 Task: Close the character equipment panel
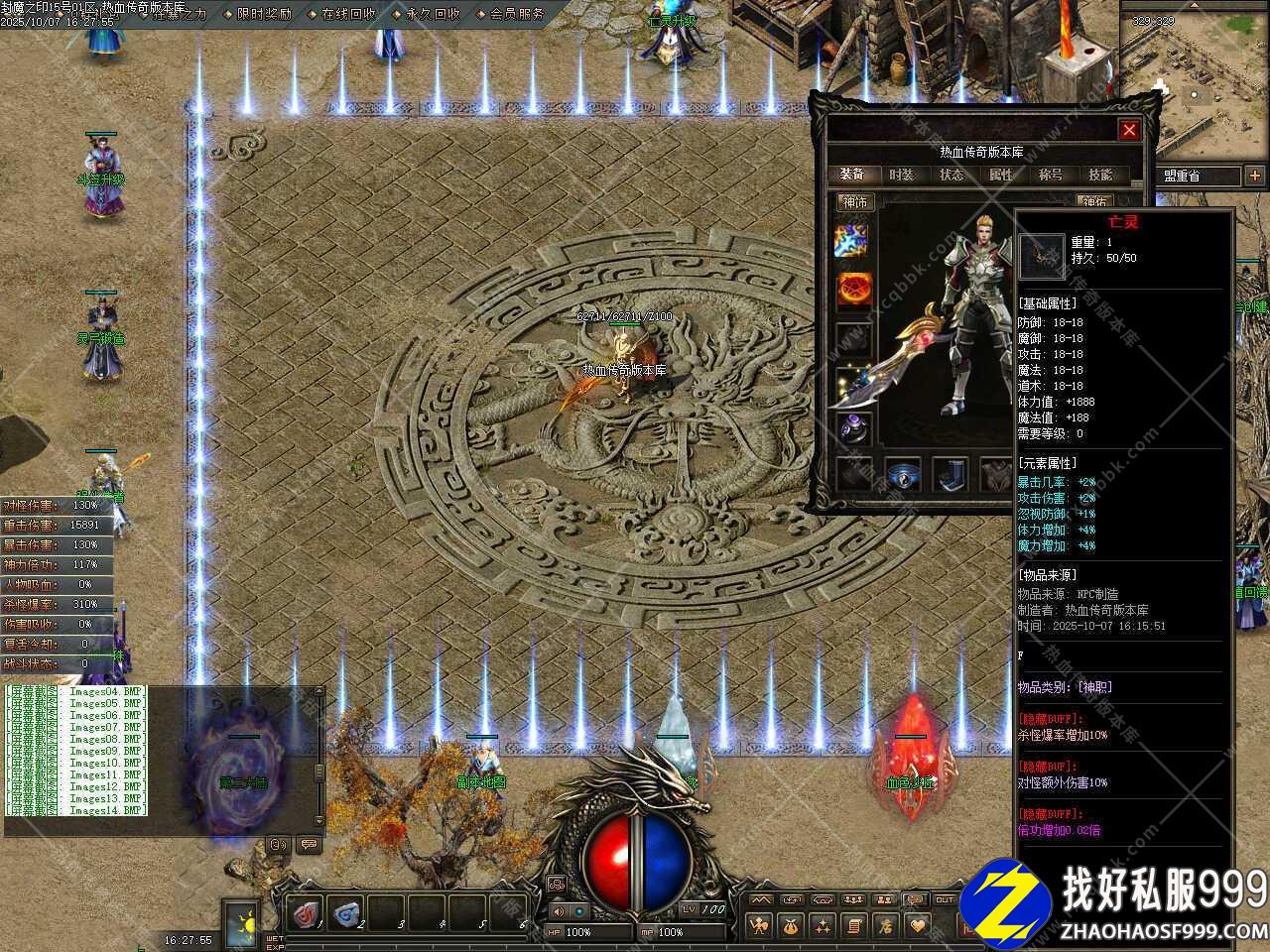(1129, 130)
